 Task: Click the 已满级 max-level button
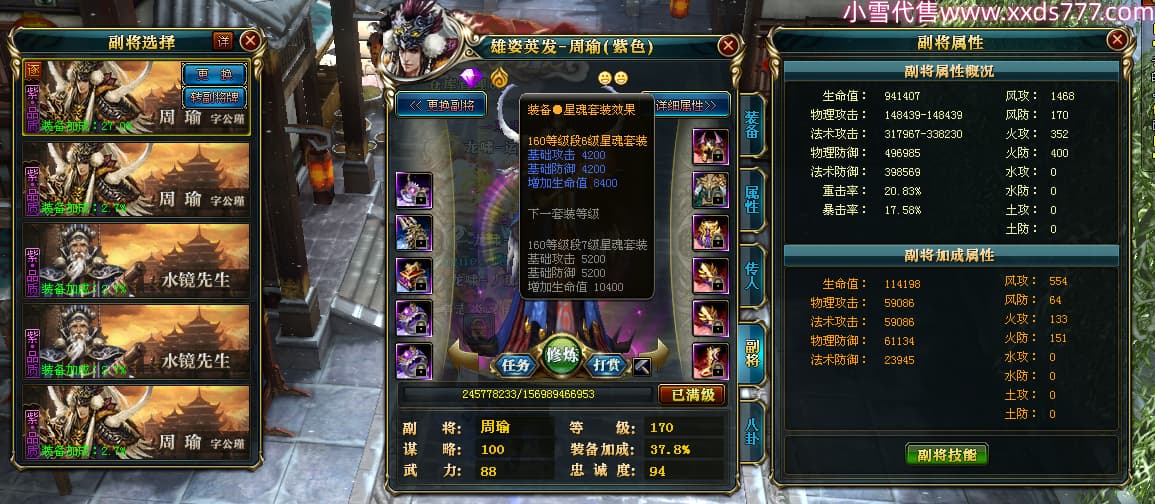point(691,394)
